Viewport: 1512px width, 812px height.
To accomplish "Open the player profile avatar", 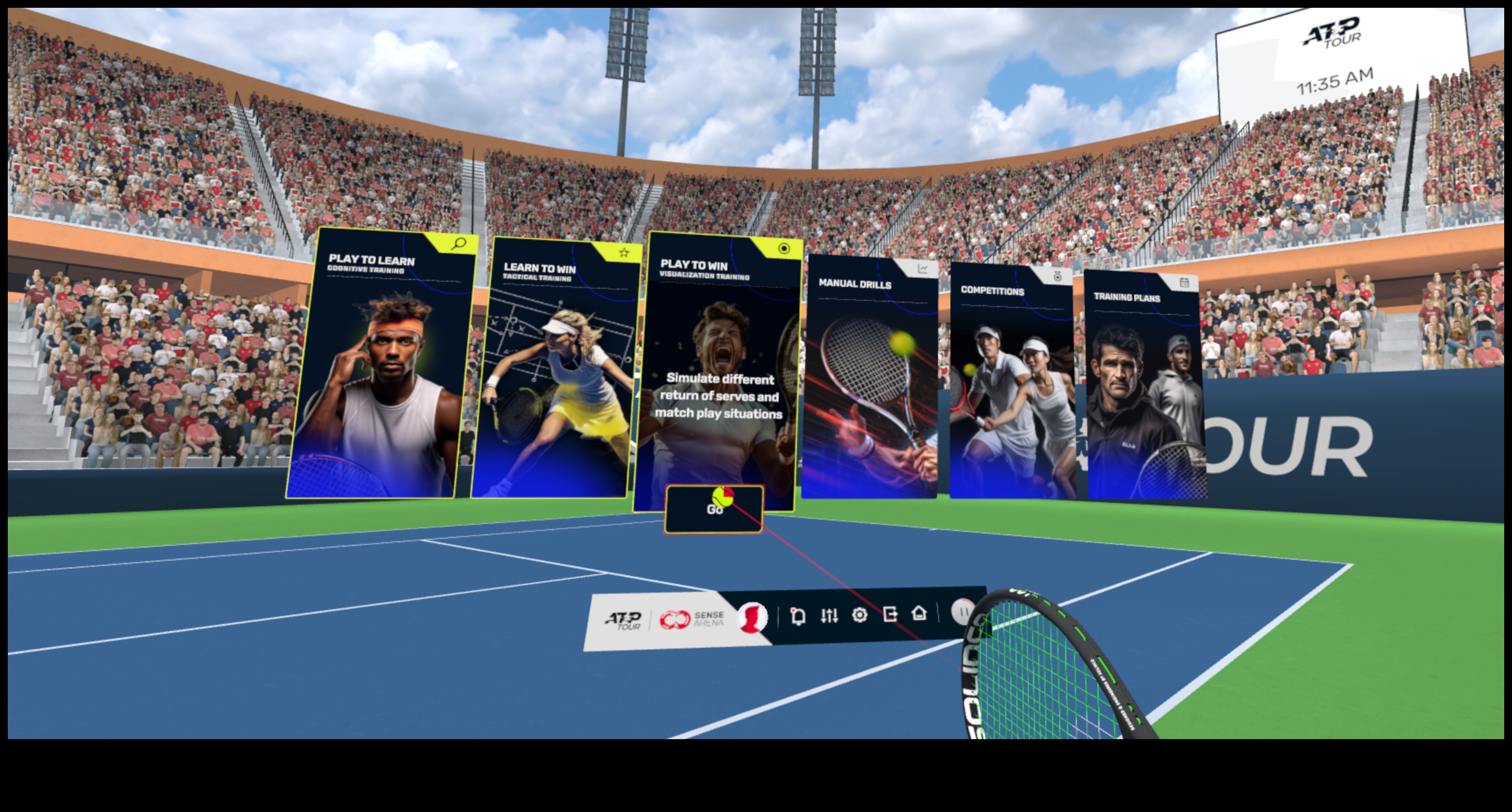I will coord(752,618).
